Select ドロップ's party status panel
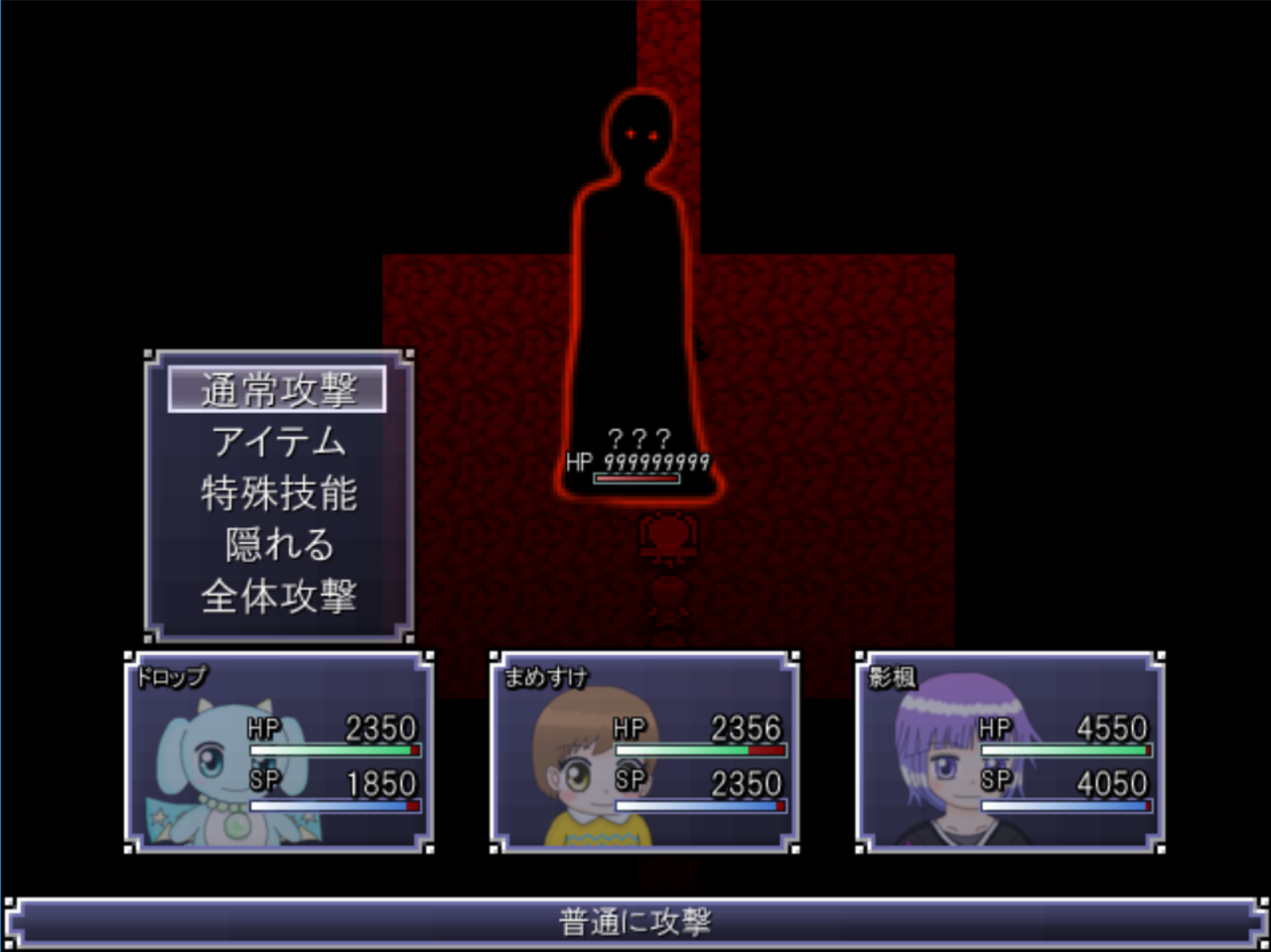This screenshot has height=952, width=1271. (279, 751)
